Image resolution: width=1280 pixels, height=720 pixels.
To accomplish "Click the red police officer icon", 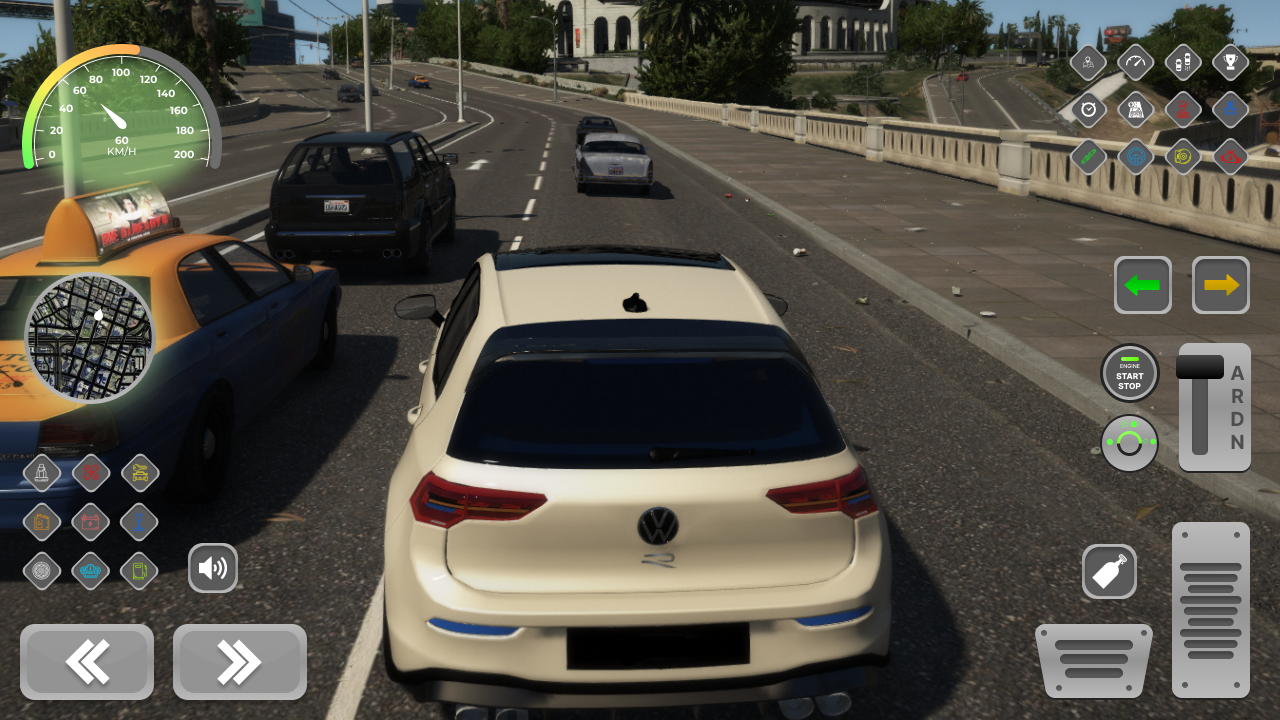I will pos(1183,110).
